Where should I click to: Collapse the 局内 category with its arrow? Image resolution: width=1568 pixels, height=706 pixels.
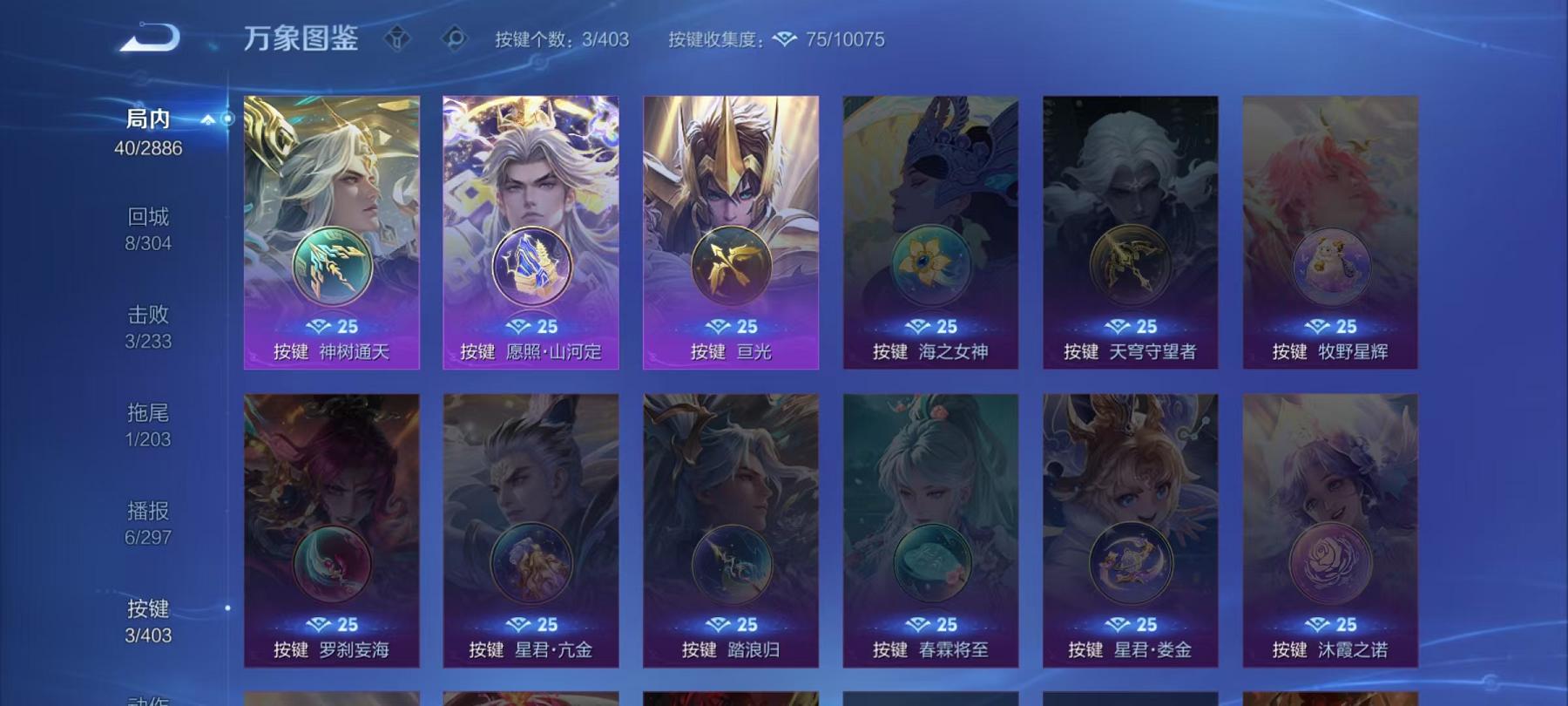206,120
